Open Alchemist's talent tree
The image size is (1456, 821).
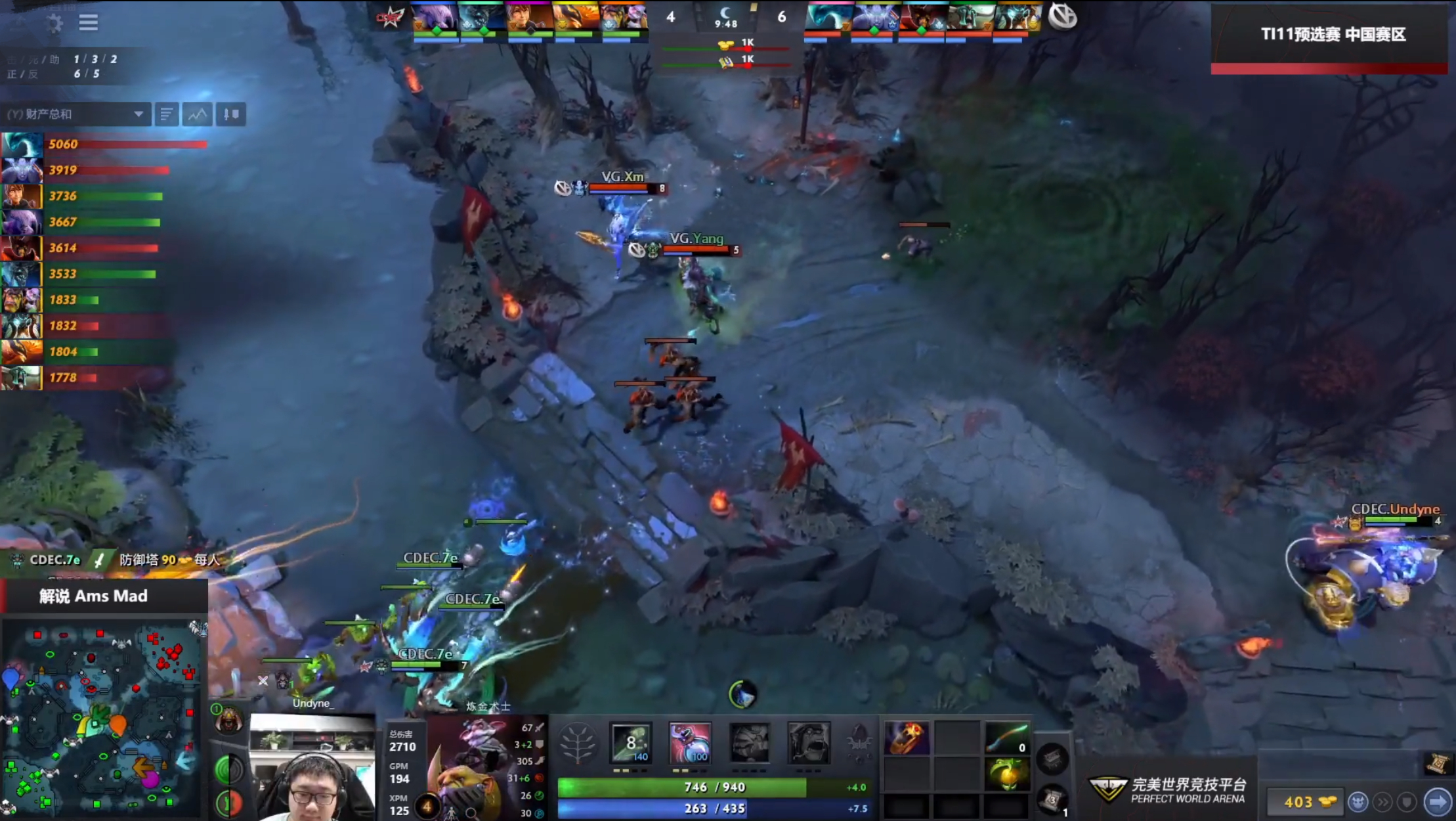[x=578, y=744]
